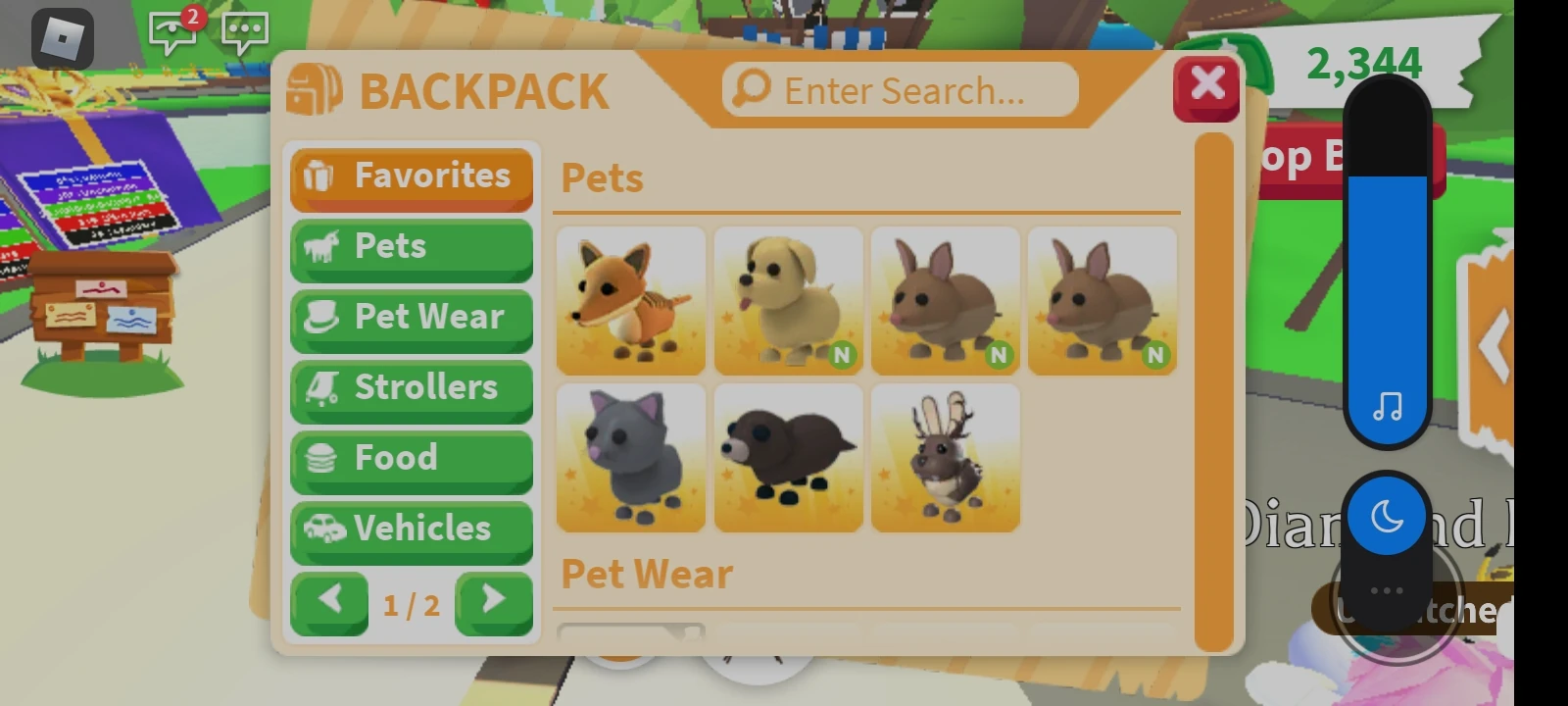This screenshot has width=1568, height=706.
Task: Click the more options three-dot button
Action: pyautogui.click(x=1387, y=589)
